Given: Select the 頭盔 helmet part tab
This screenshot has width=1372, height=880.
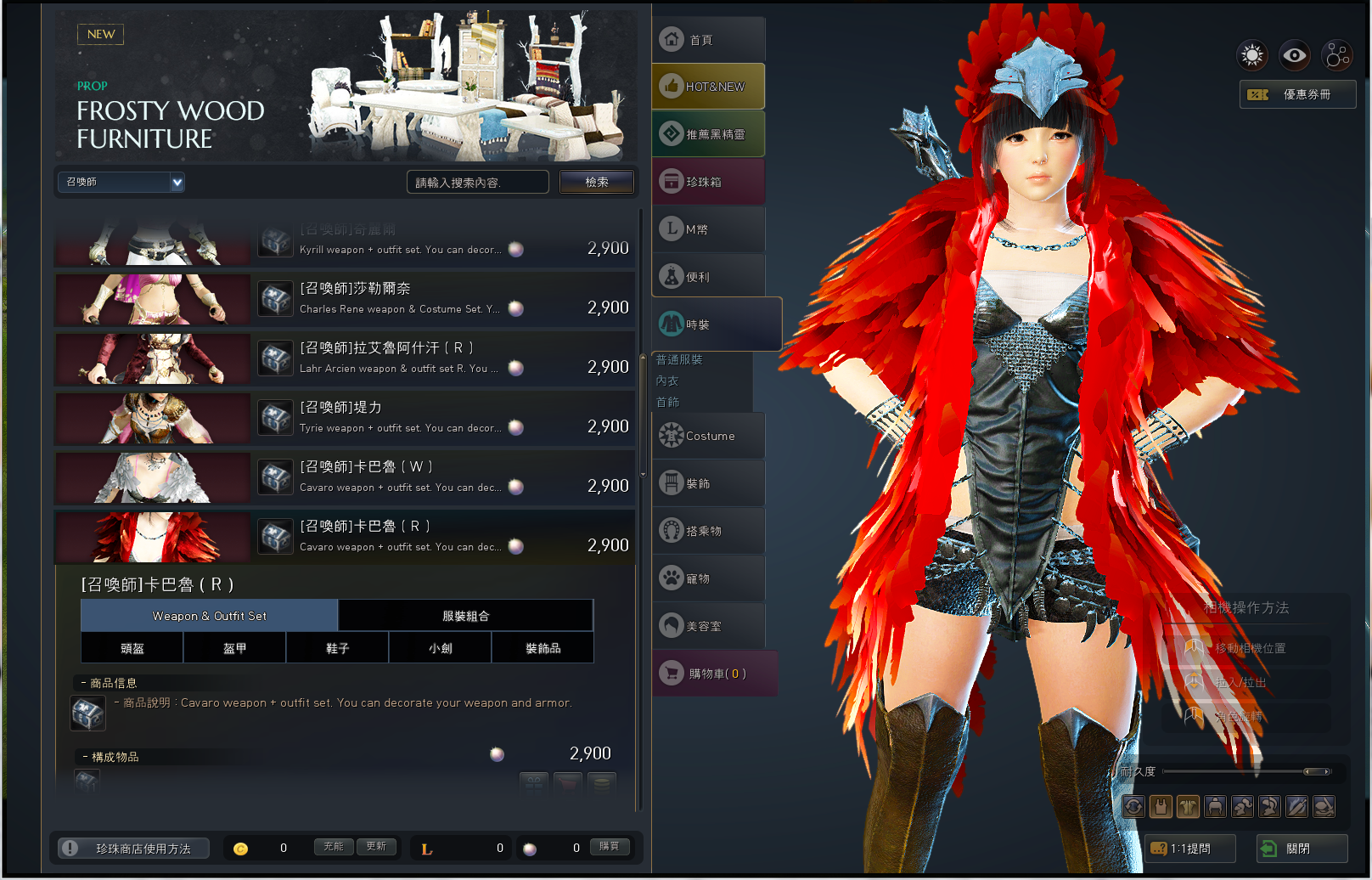Looking at the screenshot, I should point(132,648).
